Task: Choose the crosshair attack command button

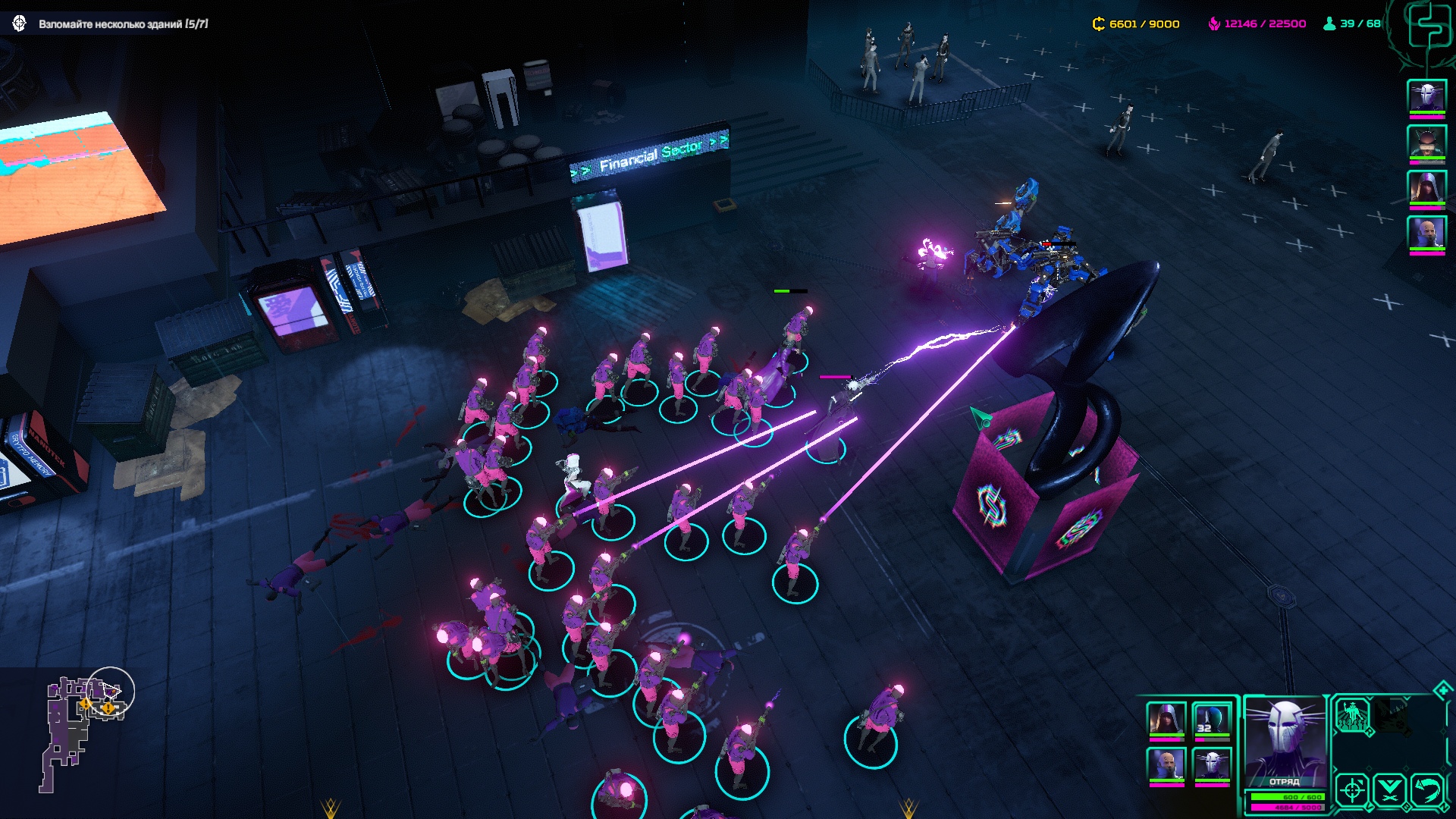Action: [x=1351, y=790]
